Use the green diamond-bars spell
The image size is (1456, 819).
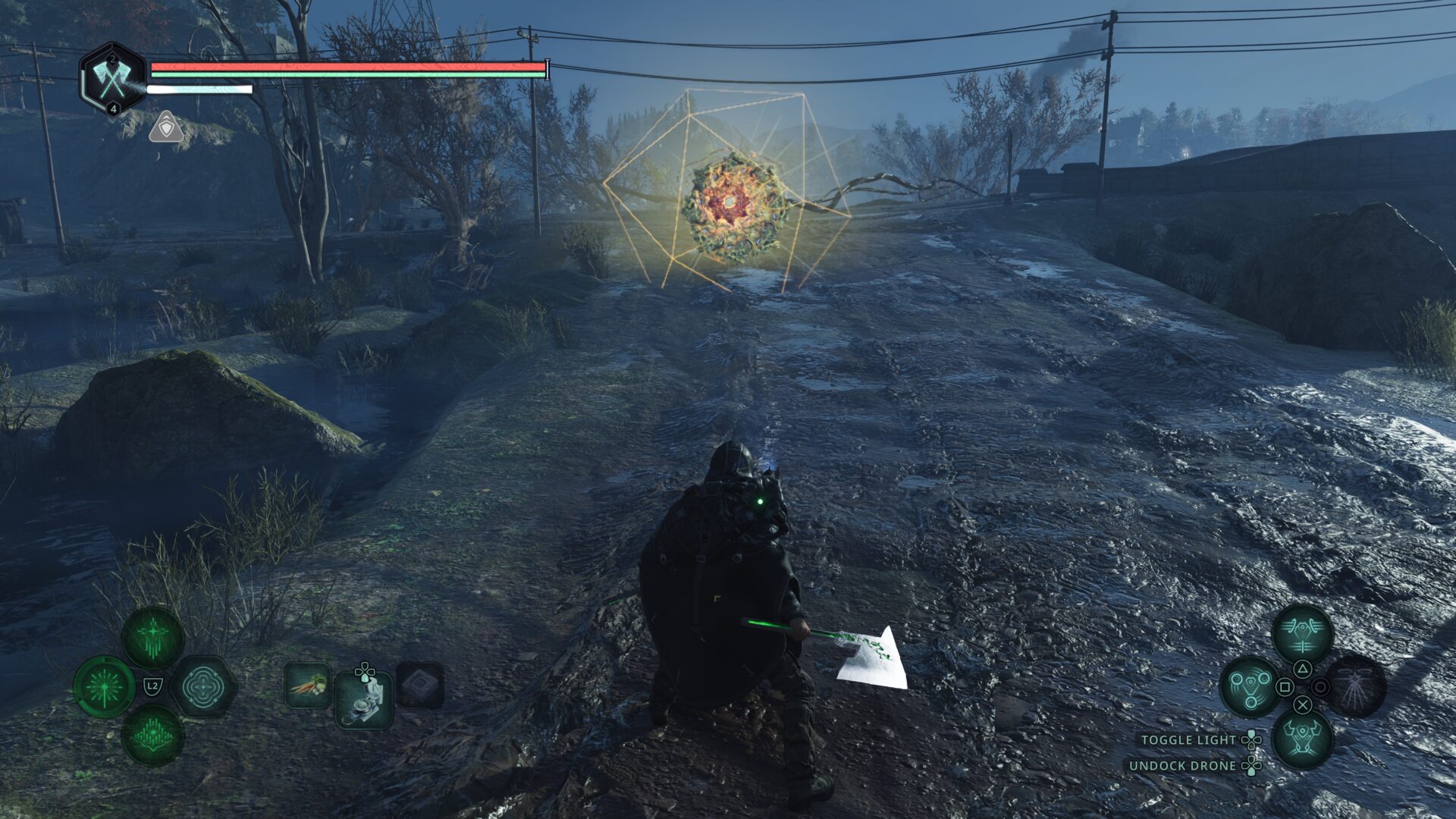(x=152, y=735)
